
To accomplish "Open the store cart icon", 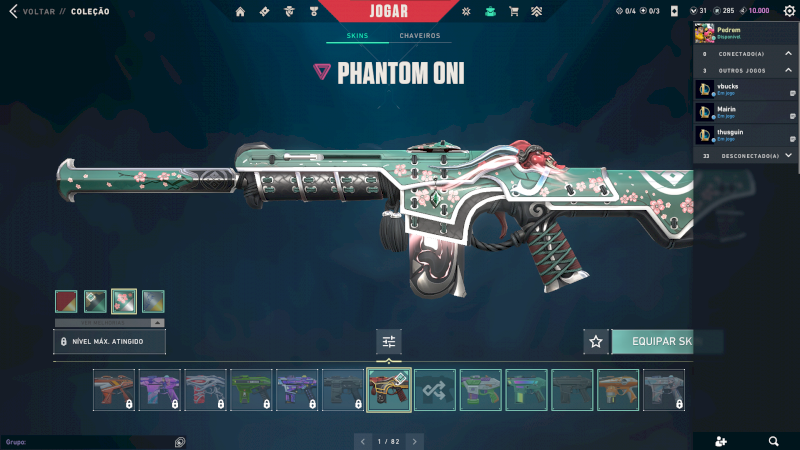I will [514, 12].
